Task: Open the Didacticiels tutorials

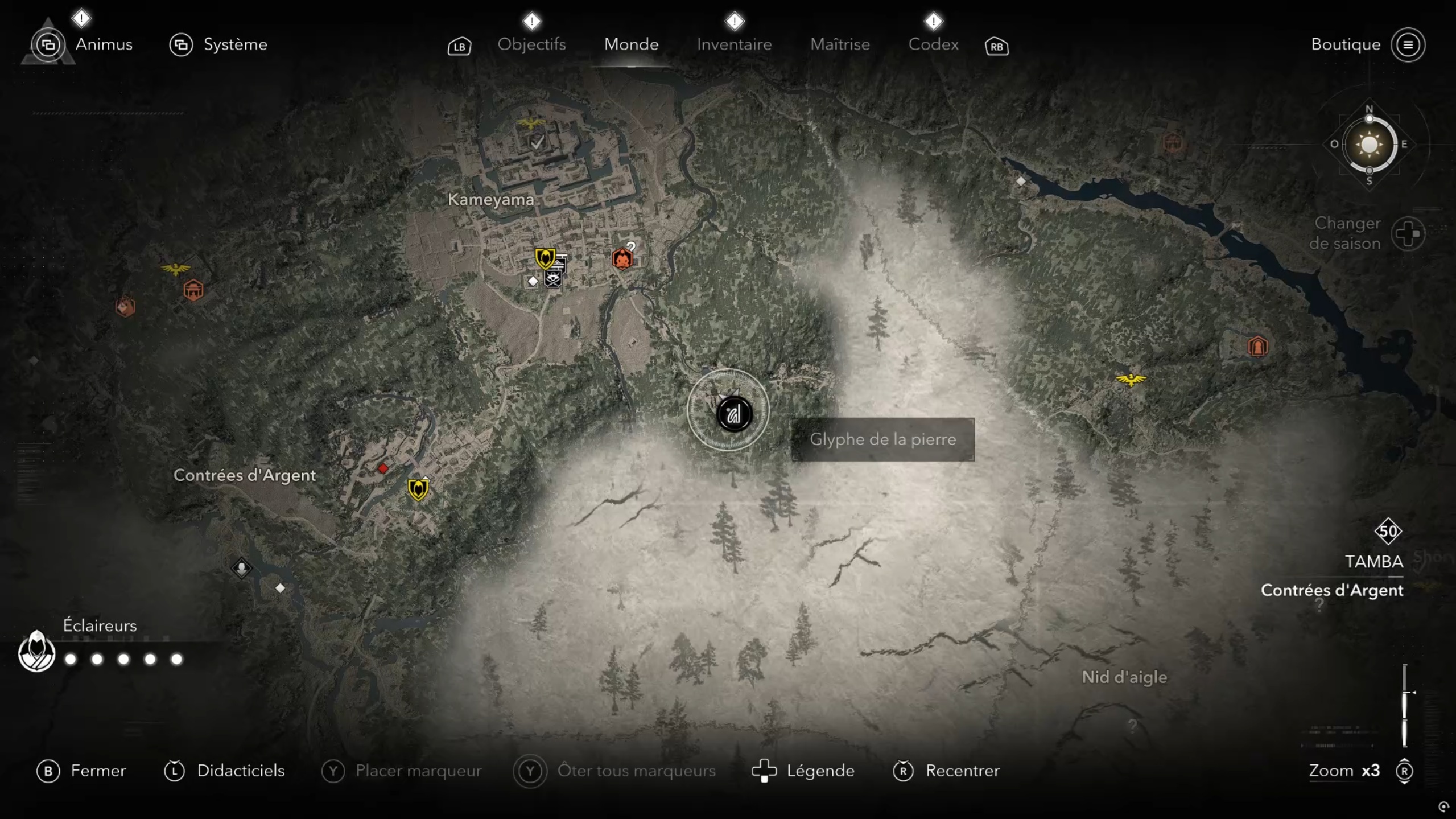Action: click(x=240, y=771)
